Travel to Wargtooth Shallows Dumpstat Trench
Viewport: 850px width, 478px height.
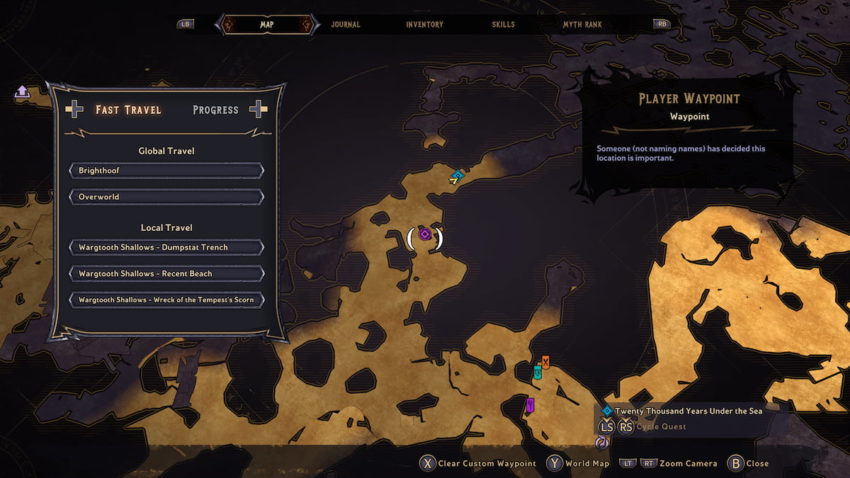pos(166,247)
